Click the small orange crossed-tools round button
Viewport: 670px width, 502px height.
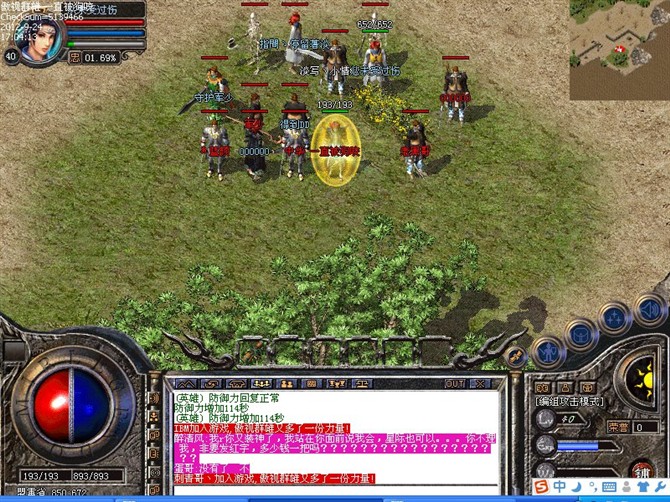(515, 357)
